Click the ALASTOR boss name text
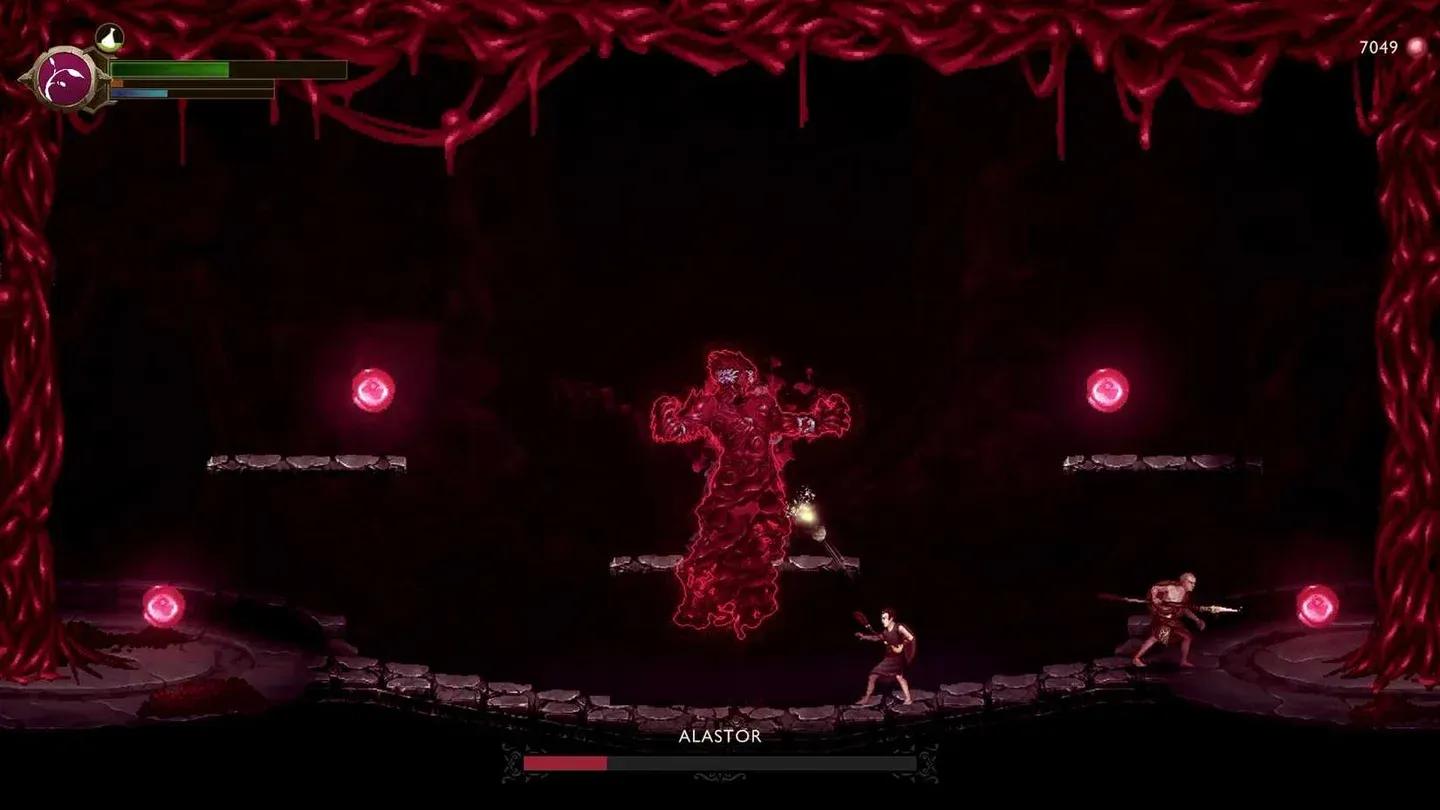The width and height of the screenshot is (1440, 810). coord(720,738)
